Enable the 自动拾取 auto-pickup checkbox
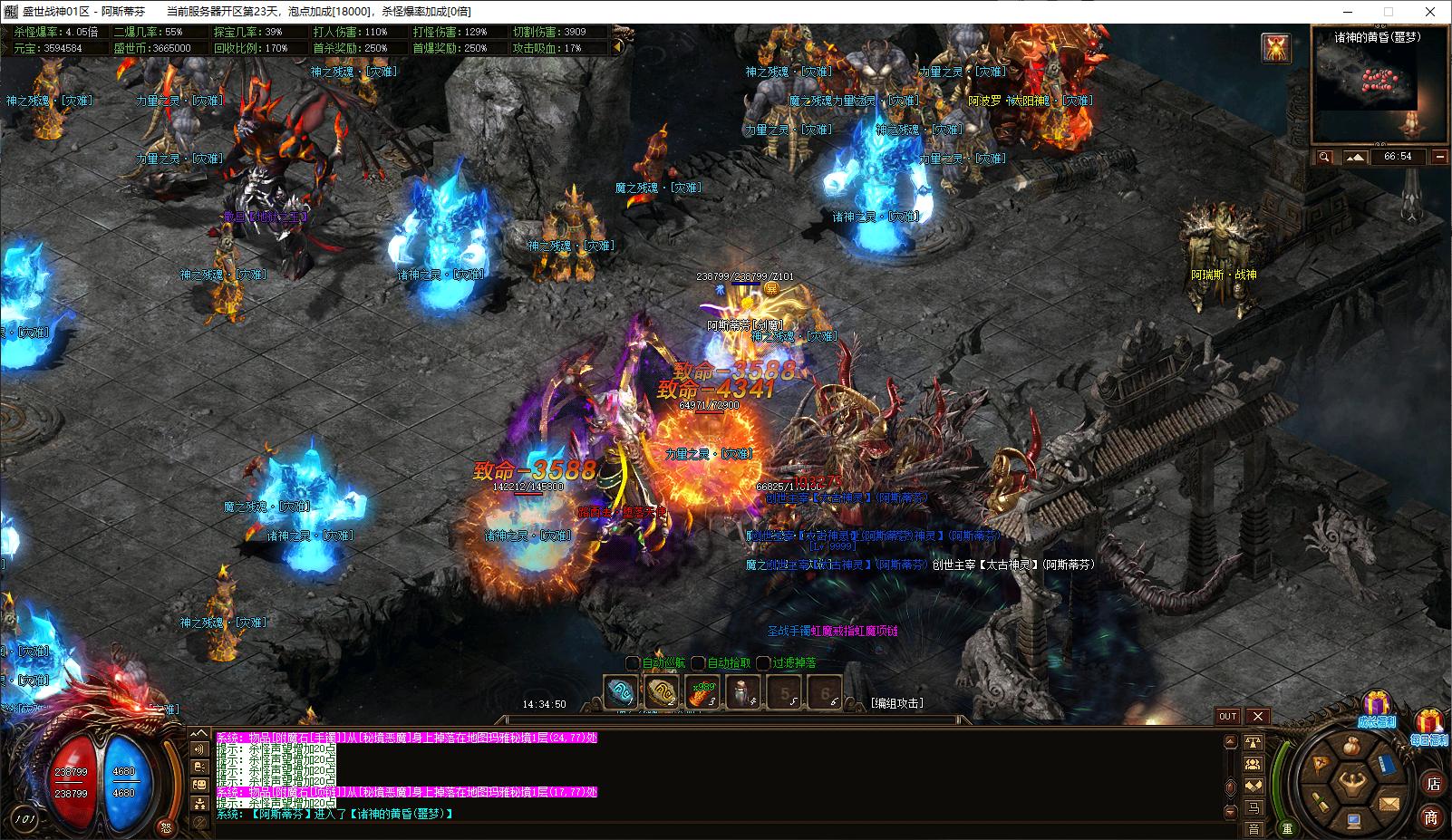Viewport: 1452px width, 840px height. click(x=699, y=663)
